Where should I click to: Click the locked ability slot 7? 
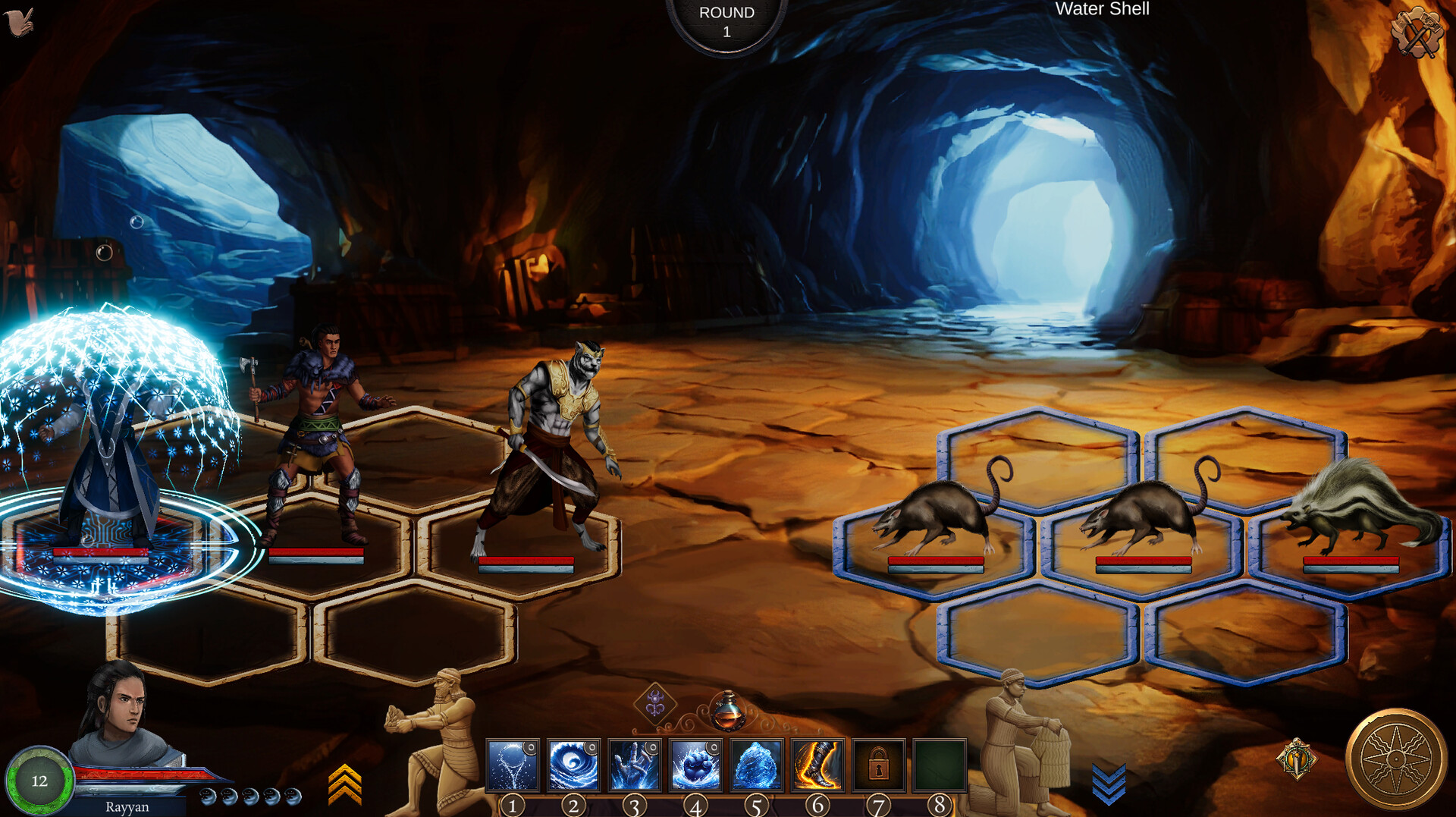pos(877,766)
